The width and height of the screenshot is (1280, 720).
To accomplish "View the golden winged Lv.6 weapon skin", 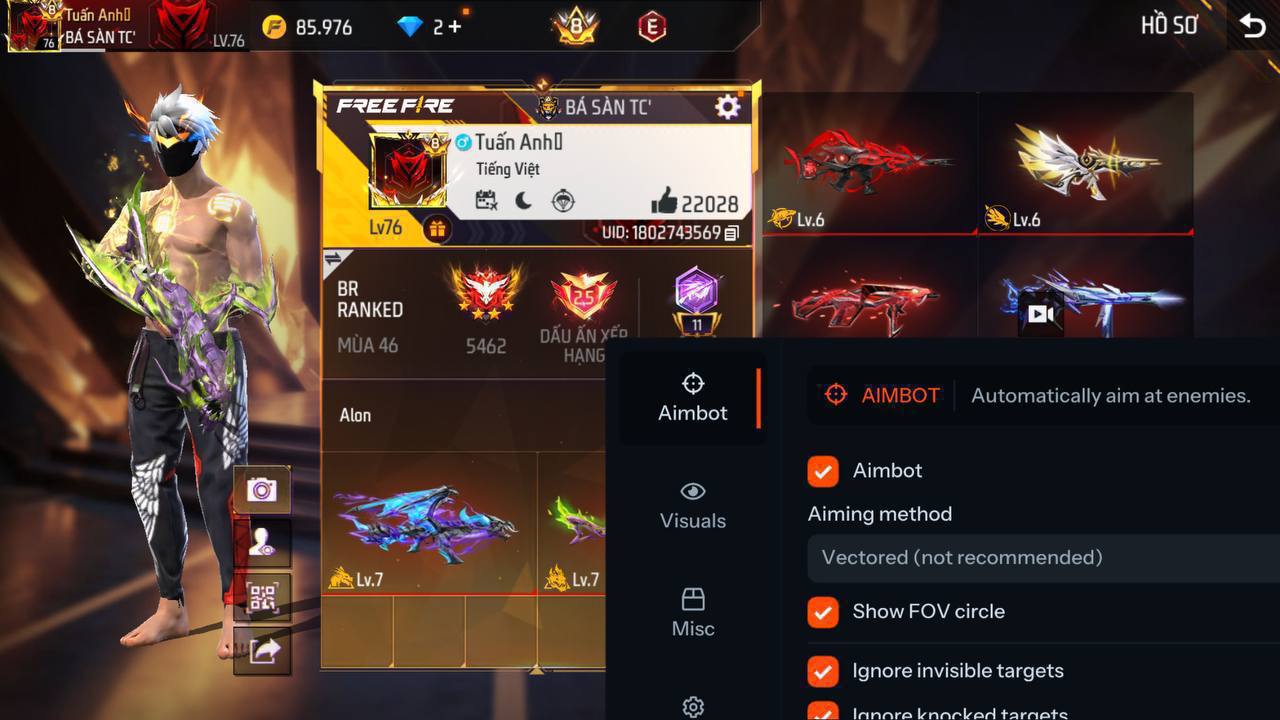I will 1085,162.
